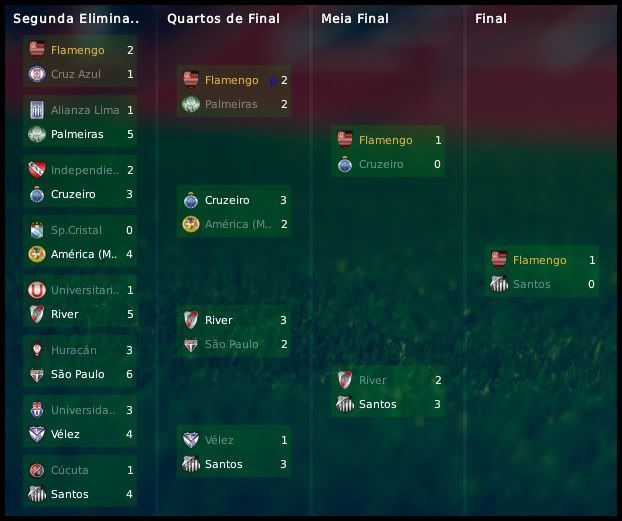
Task: Open the Cúcuta team entry
Action: 70,470
